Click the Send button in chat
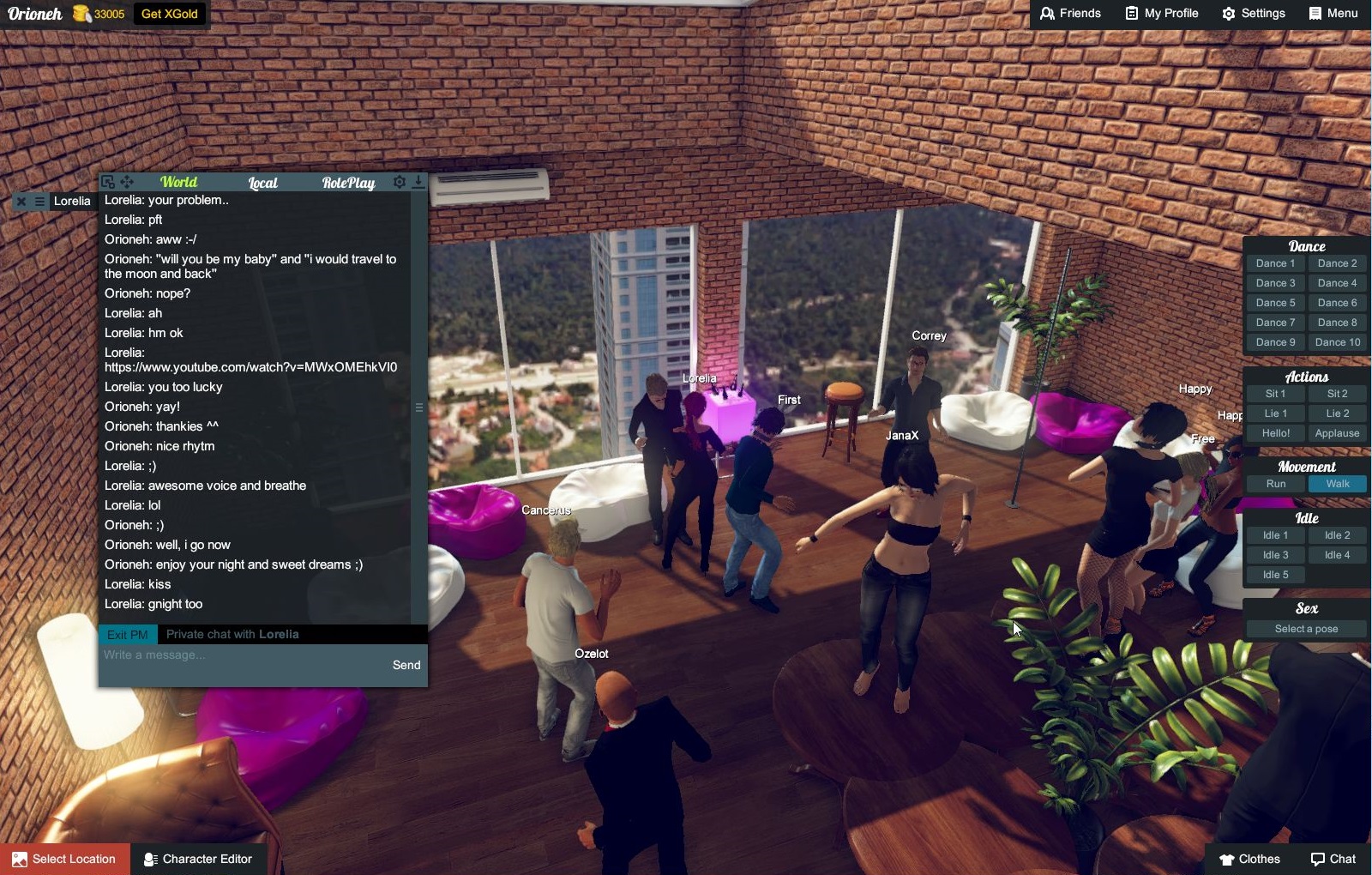The height and width of the screenshot is (875, 1372). pos(406,664)
